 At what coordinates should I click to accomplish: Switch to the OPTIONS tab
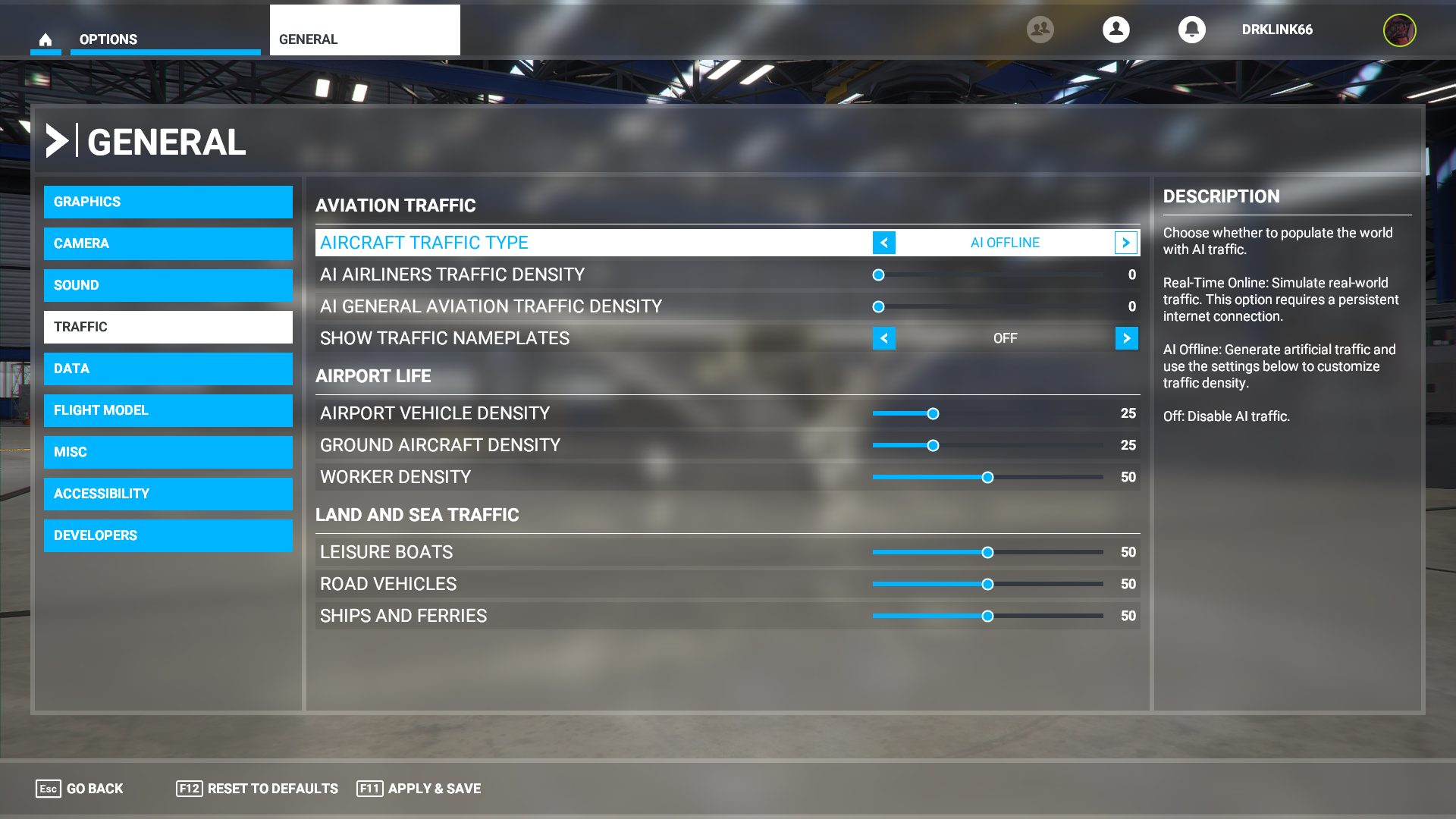tap(107, 39)
